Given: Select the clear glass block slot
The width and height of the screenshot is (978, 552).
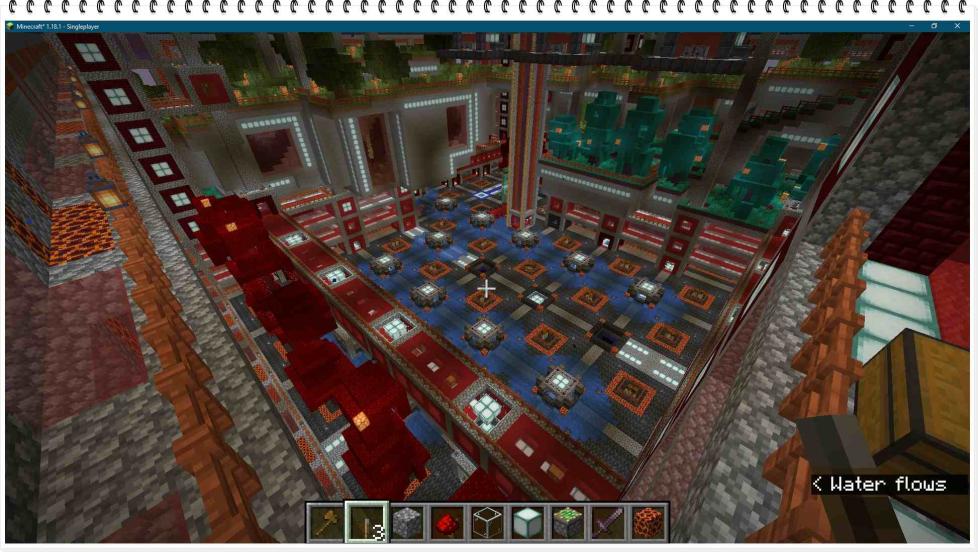Looking at the screenshot, I should [487, 521].
